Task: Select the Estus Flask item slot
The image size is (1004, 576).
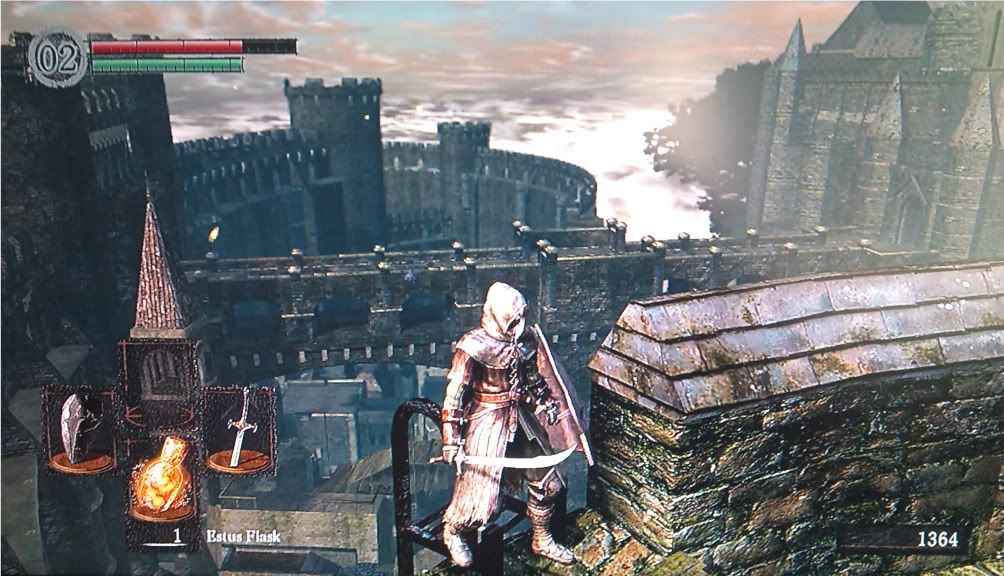Action: [x=162, y=480]
